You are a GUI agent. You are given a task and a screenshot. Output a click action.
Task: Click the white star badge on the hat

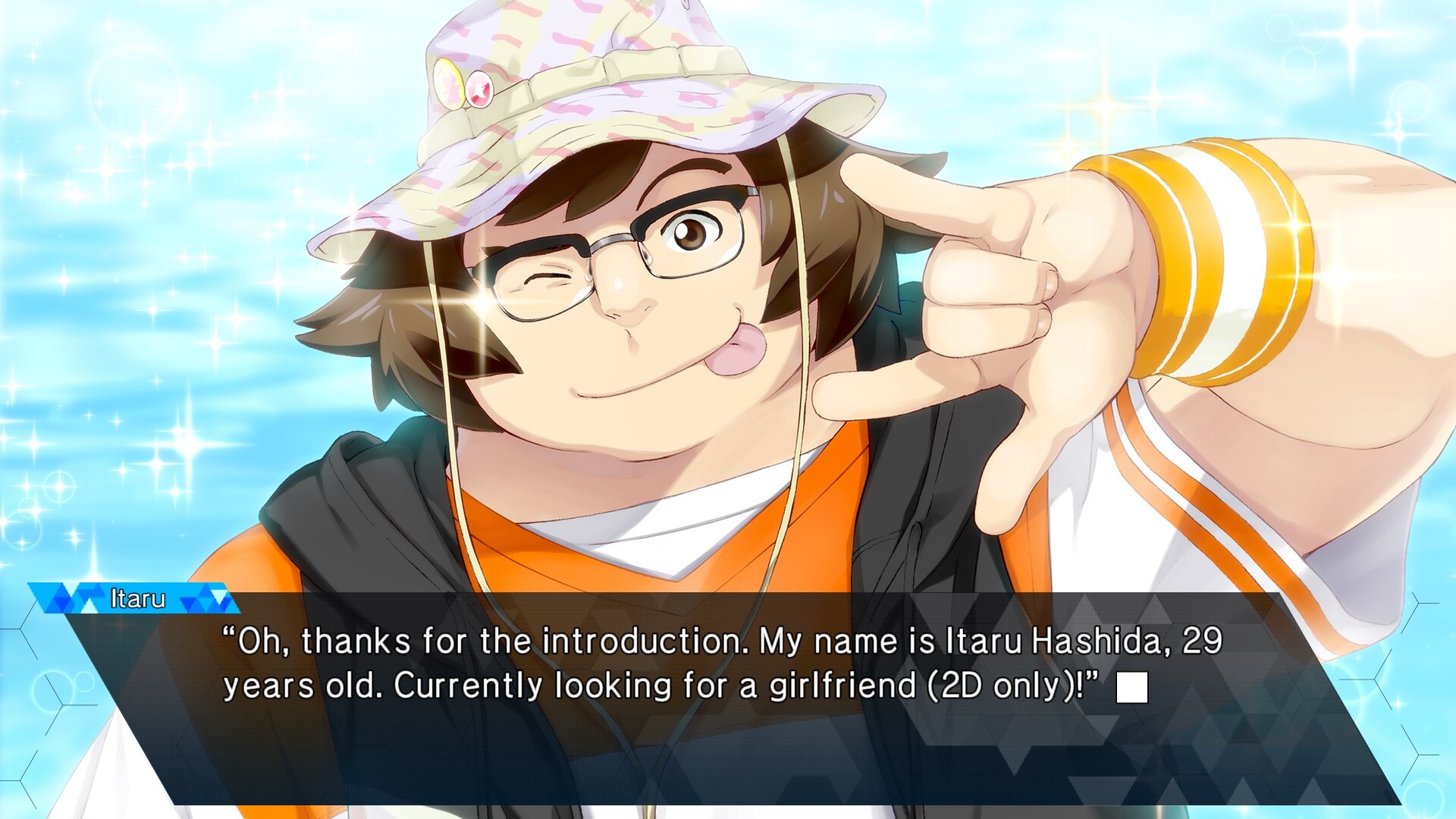click(x=479, y=89)
